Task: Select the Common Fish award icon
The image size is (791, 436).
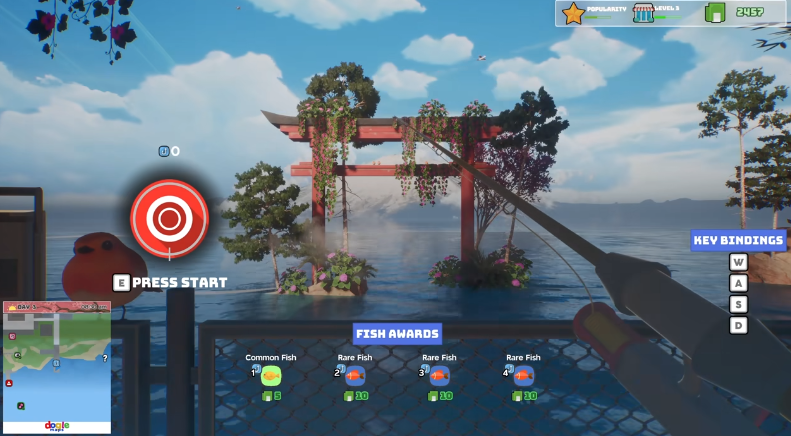Action: (271, 375)
